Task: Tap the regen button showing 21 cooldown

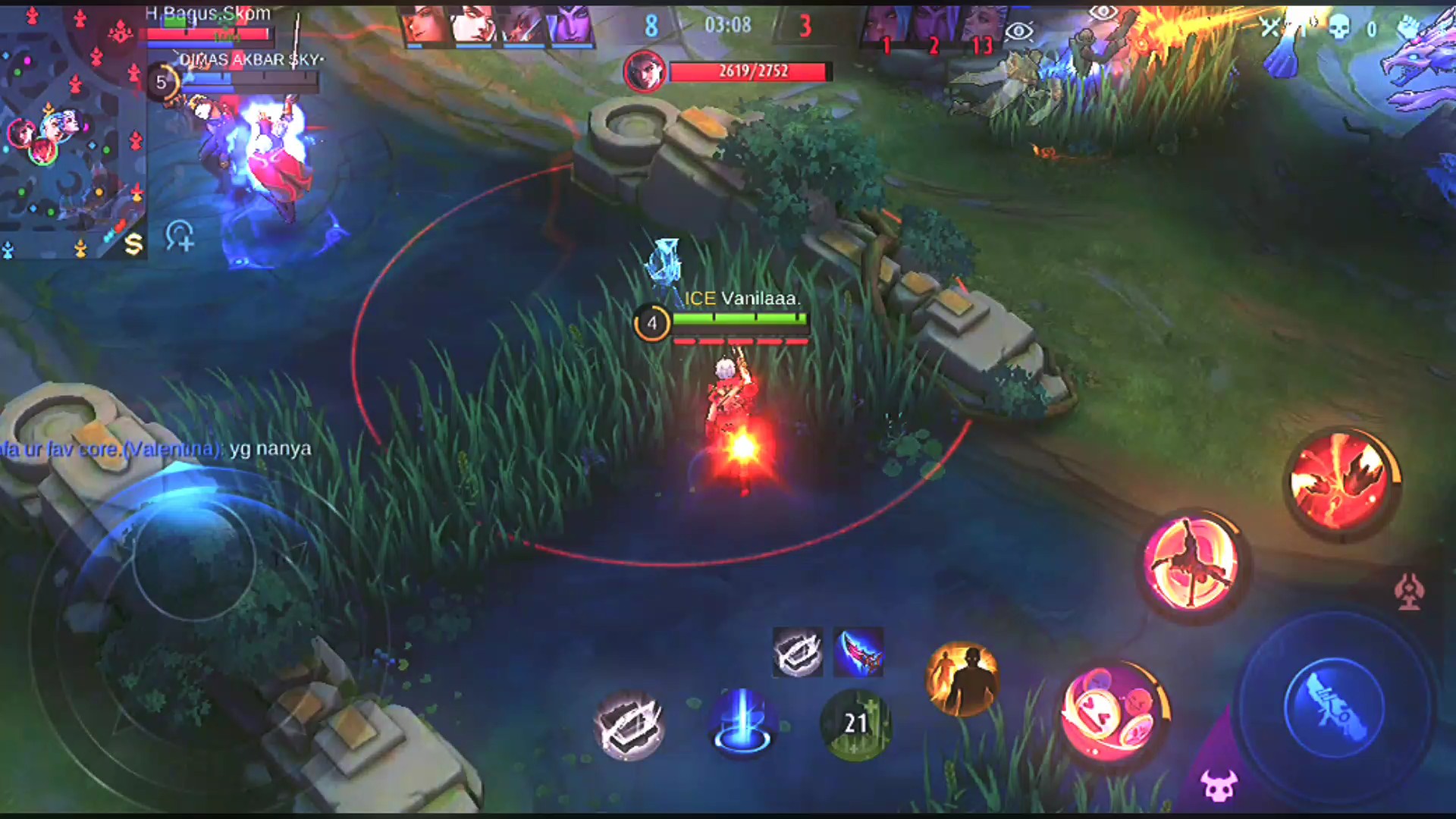Action: point(856,723)
